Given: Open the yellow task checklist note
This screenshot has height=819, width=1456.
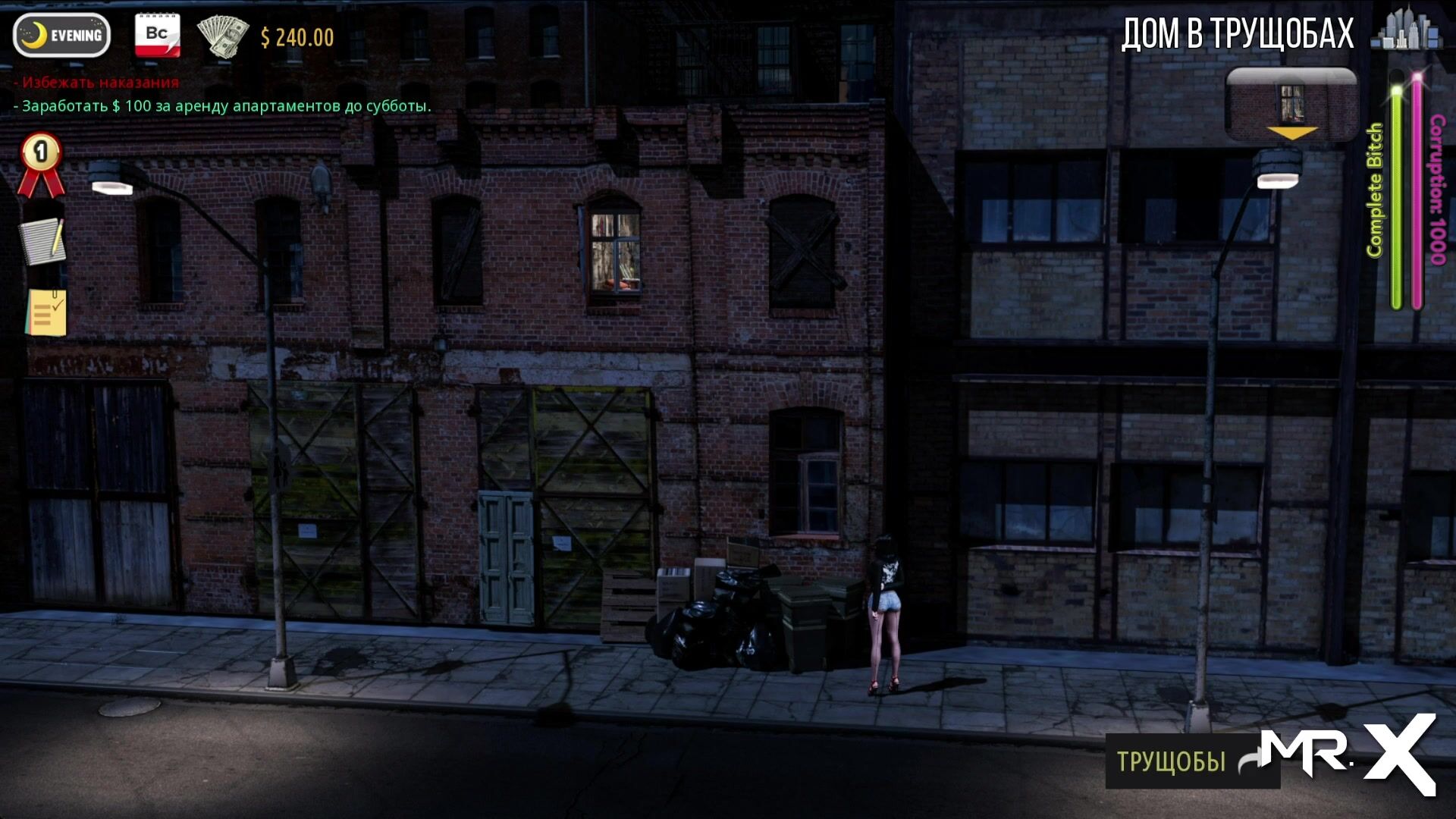Looking at the screenshot, I should point(46,312).
